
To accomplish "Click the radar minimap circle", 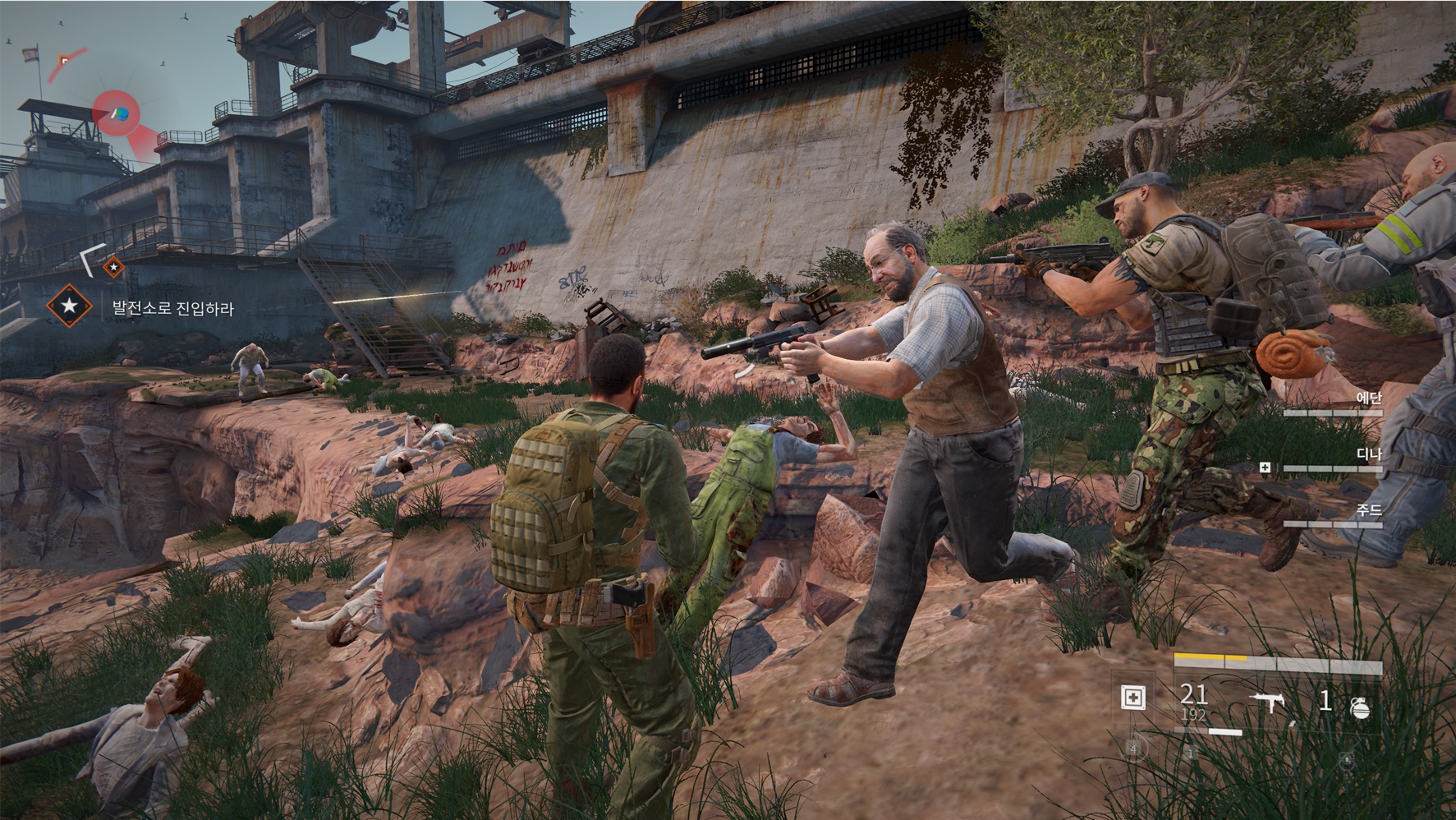I will (x=116, y=113).
